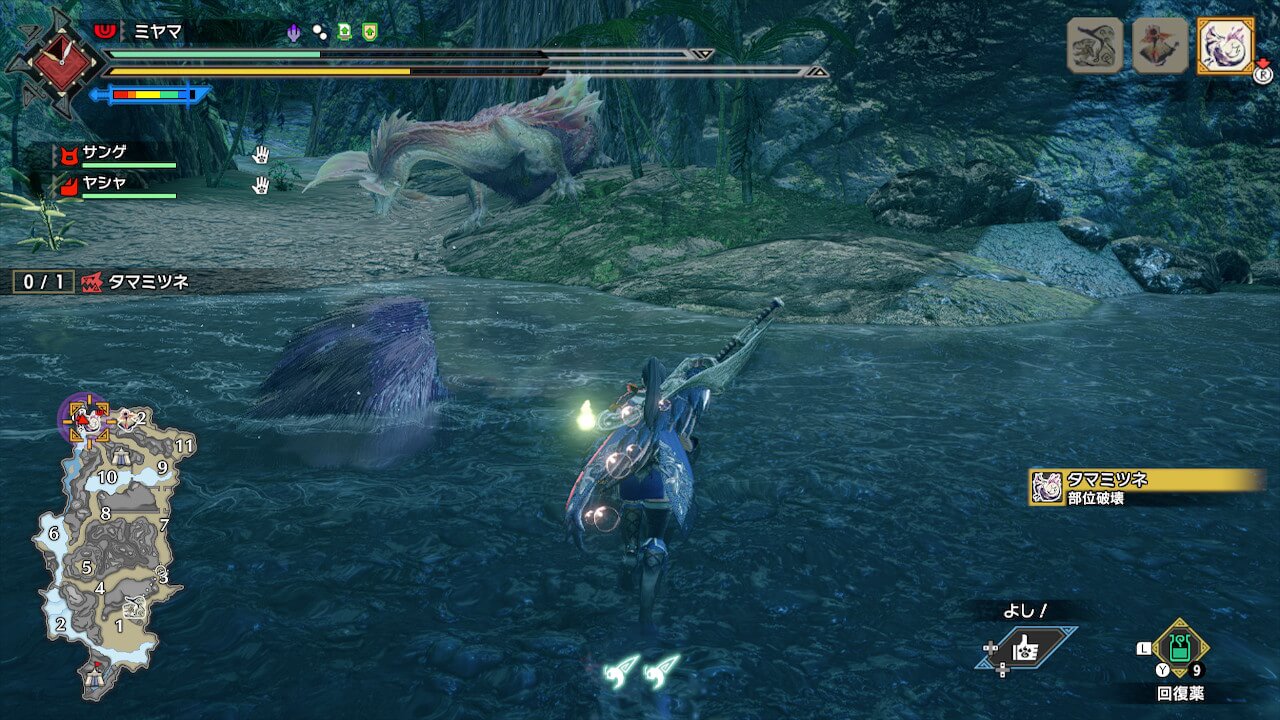Choose the middle greyed-out monster icon
The height and width of the screenshot is (720, 1280).
click(x=1160, y=46)
